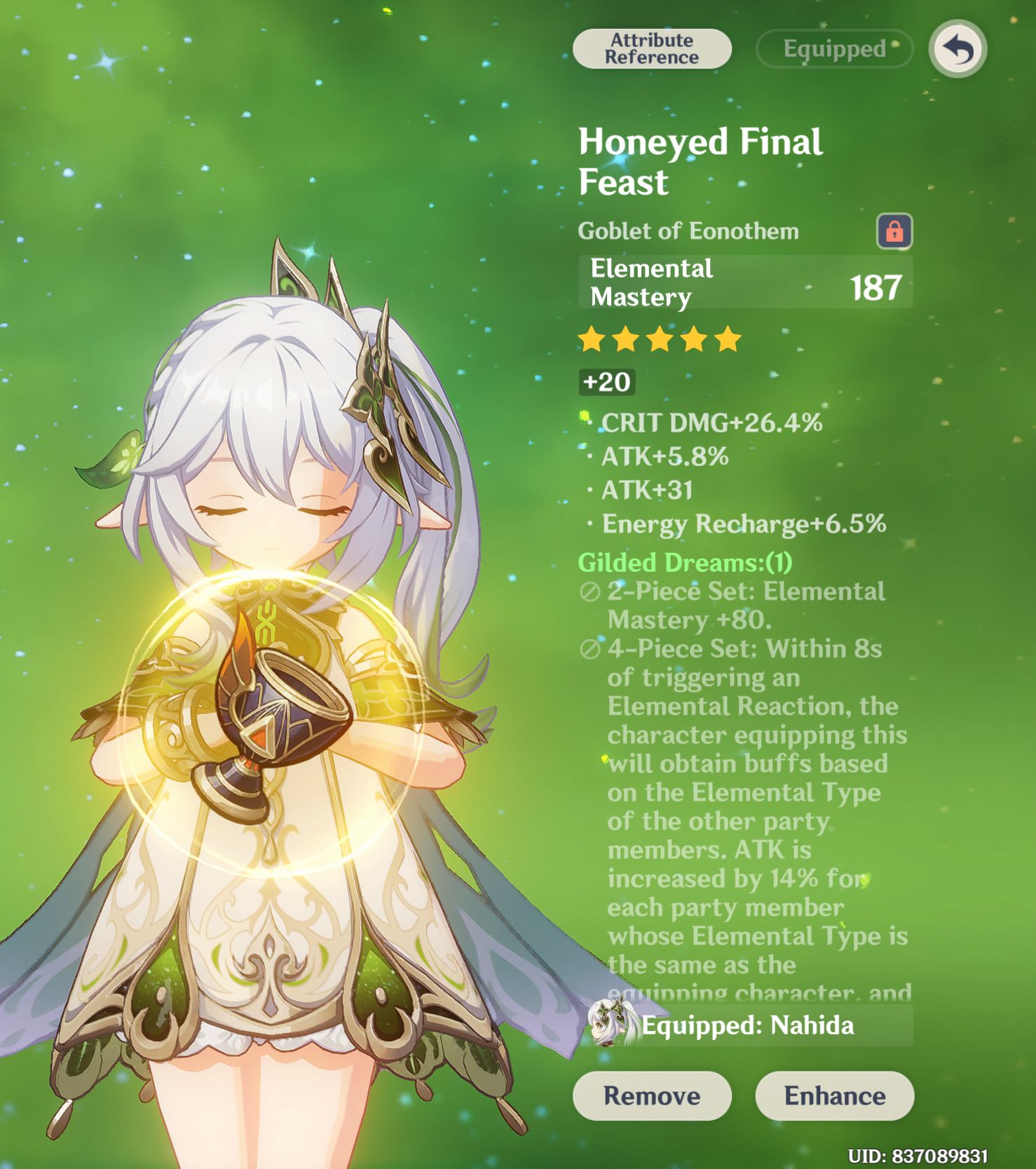Click the Honeyed Final Feast title

coord(700,161)
